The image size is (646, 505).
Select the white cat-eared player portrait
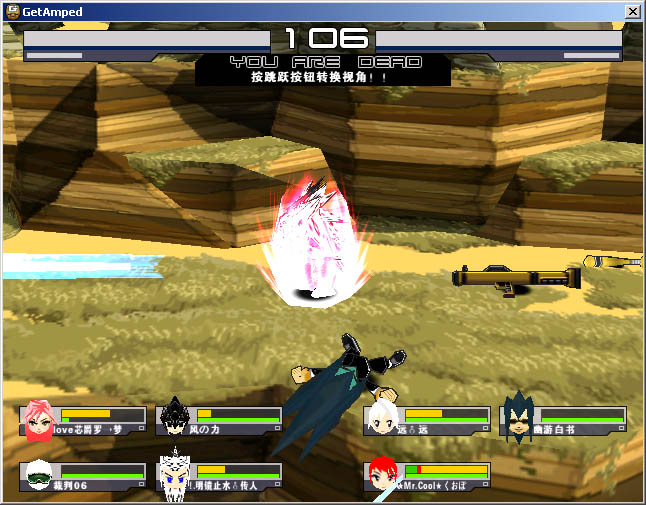pos(175,476)
